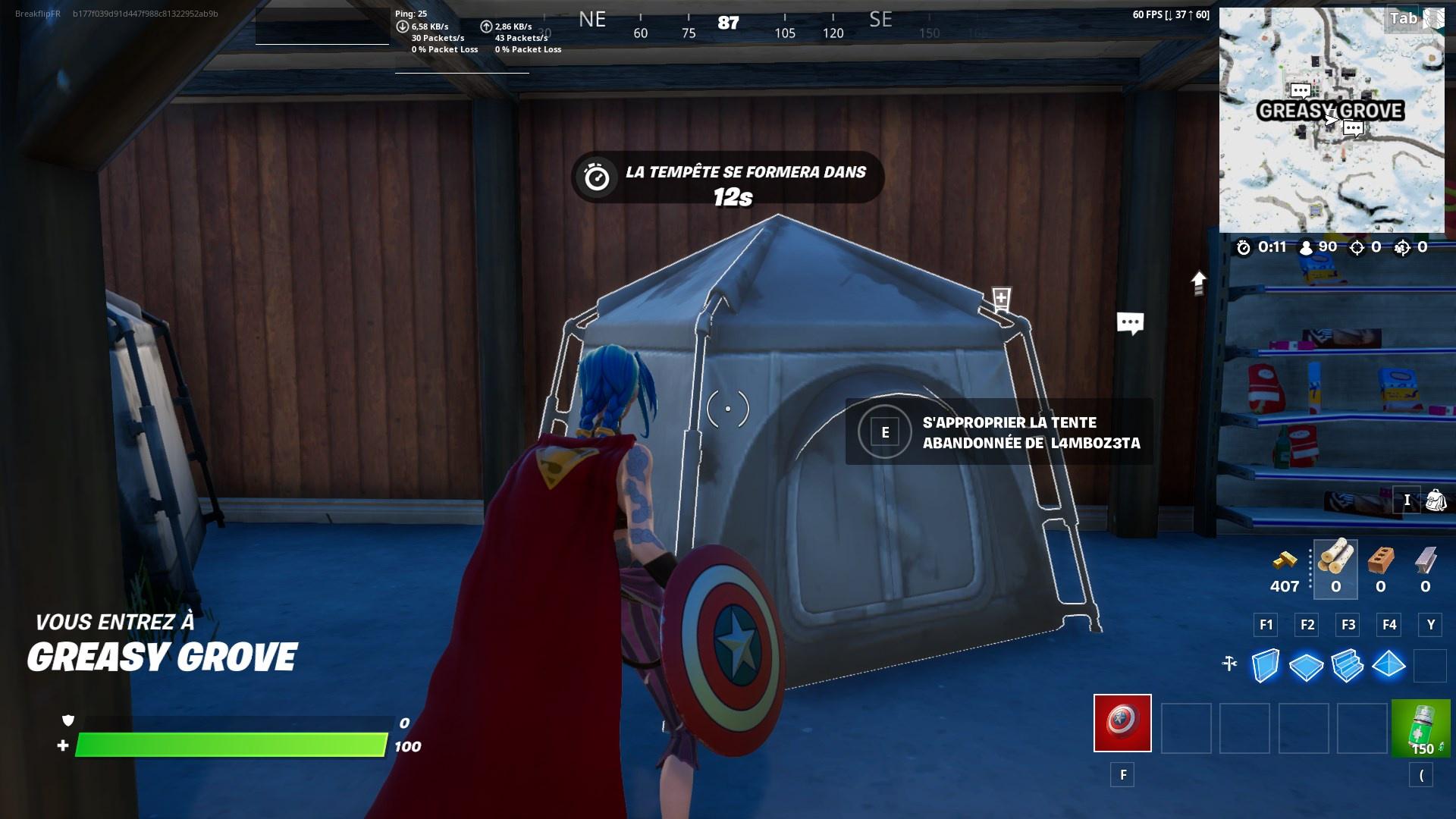Click the eliminations crosshair icon
The height and width of the screenshot is (819, 1456).
[1356, 246]
